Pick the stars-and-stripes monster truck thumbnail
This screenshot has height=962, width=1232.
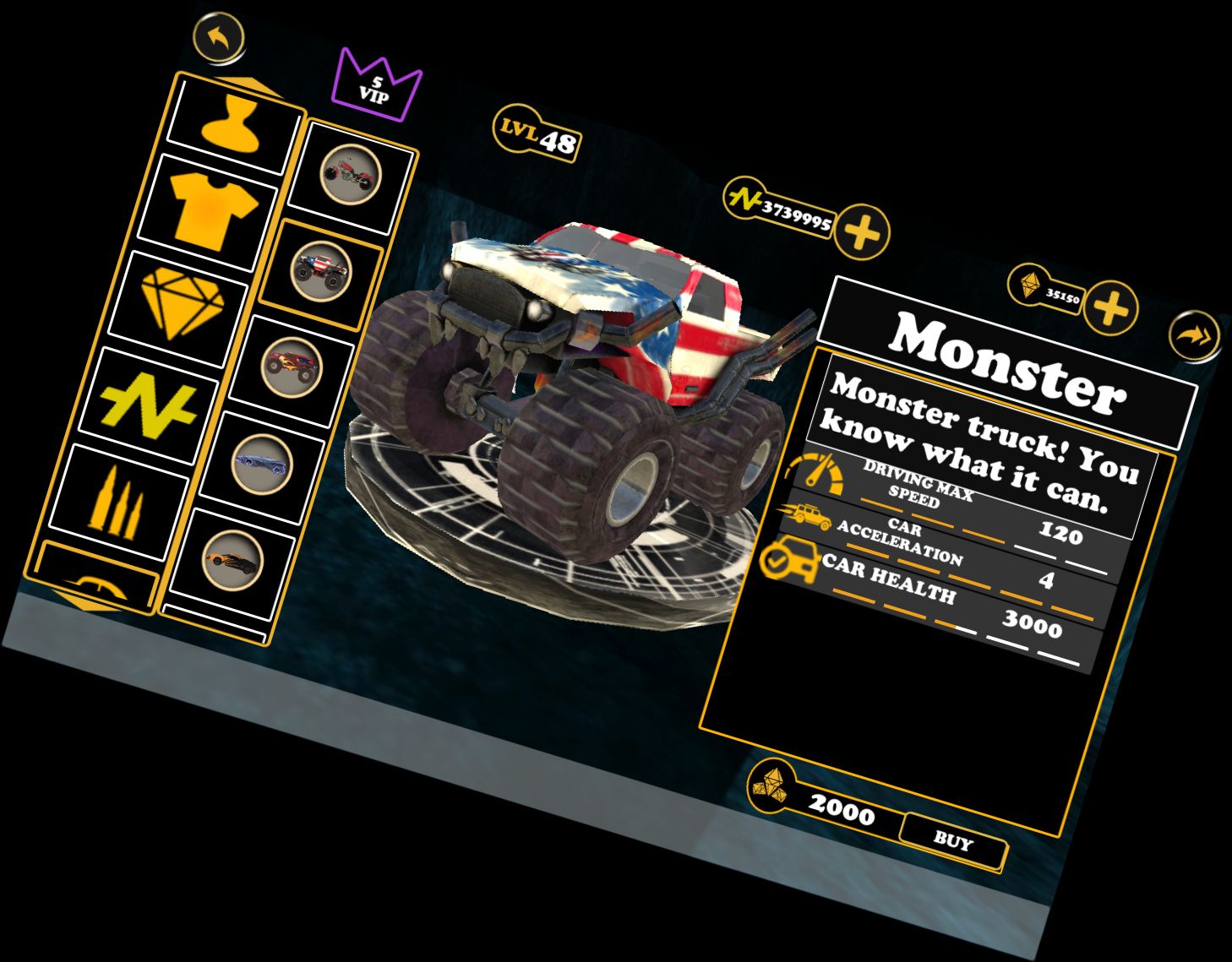320,269
